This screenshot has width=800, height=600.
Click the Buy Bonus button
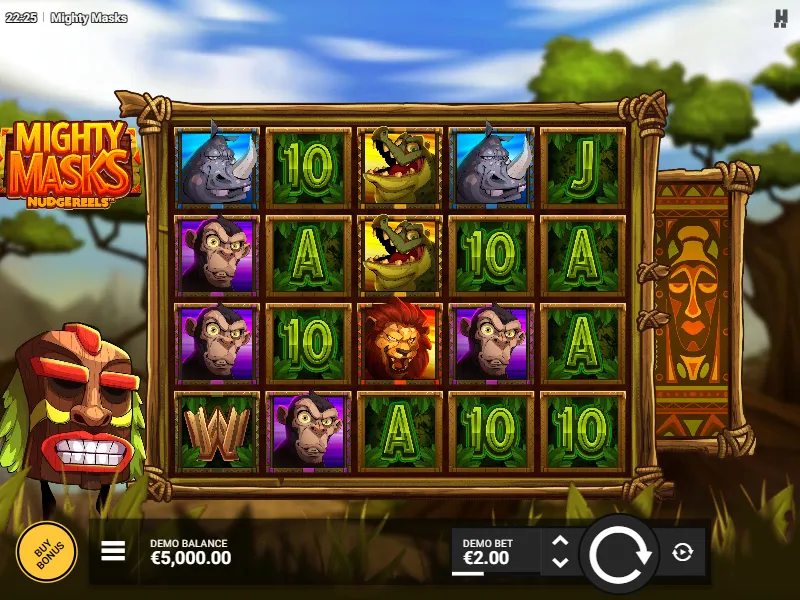point(46,552)
